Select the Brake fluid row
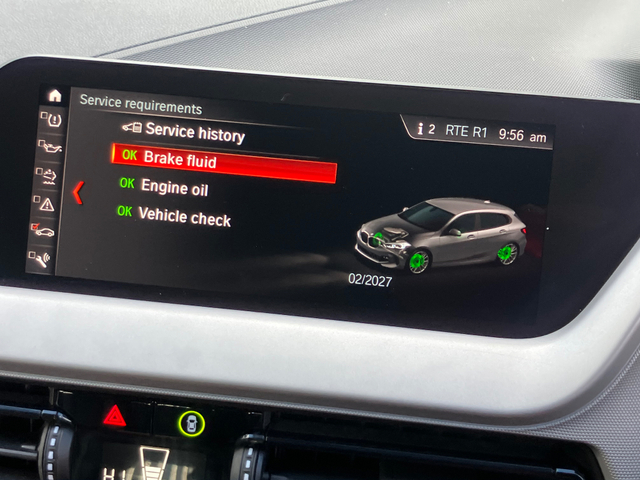Viewport: 640px width, 480px height. pos(223,161)
